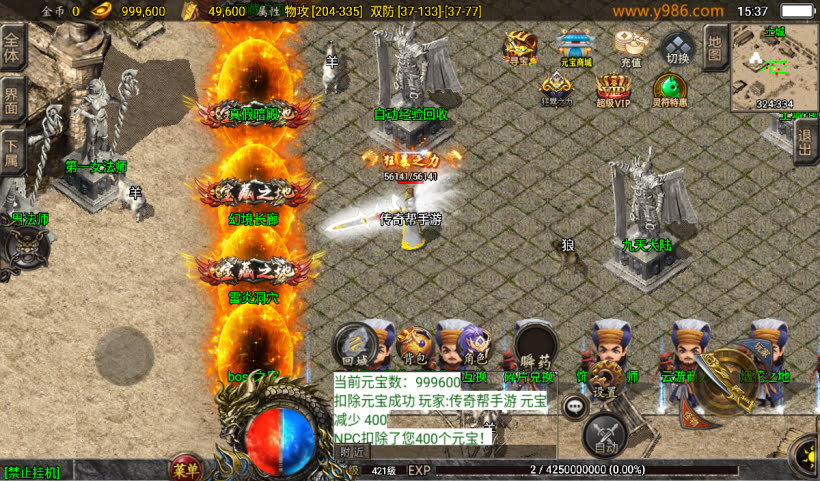The image size is (820, 481).
Task: Open the 背包 backpack
Action: (412, 345)
